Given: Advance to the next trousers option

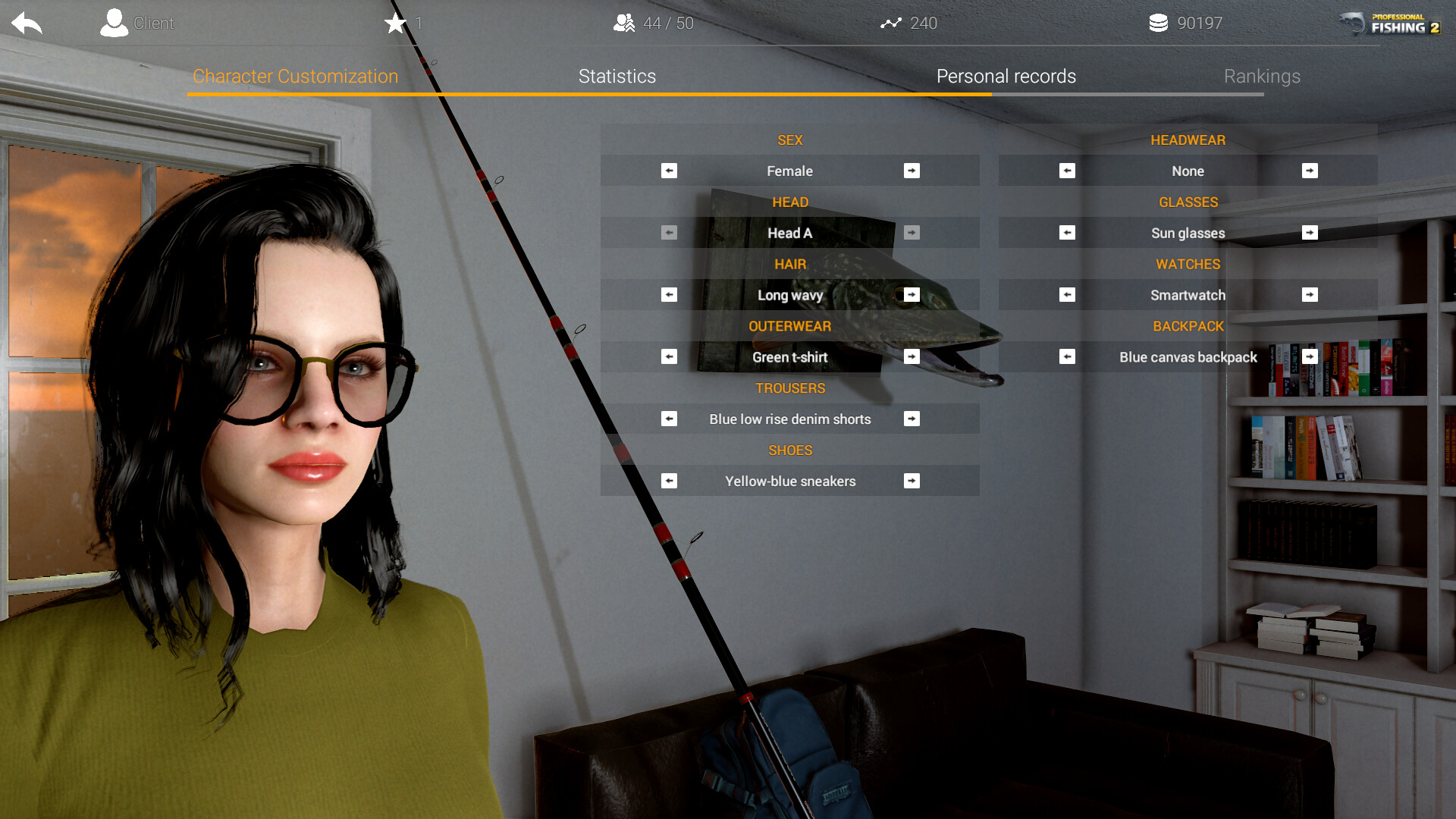Looking at the screenshot, I should coord(912,419).
